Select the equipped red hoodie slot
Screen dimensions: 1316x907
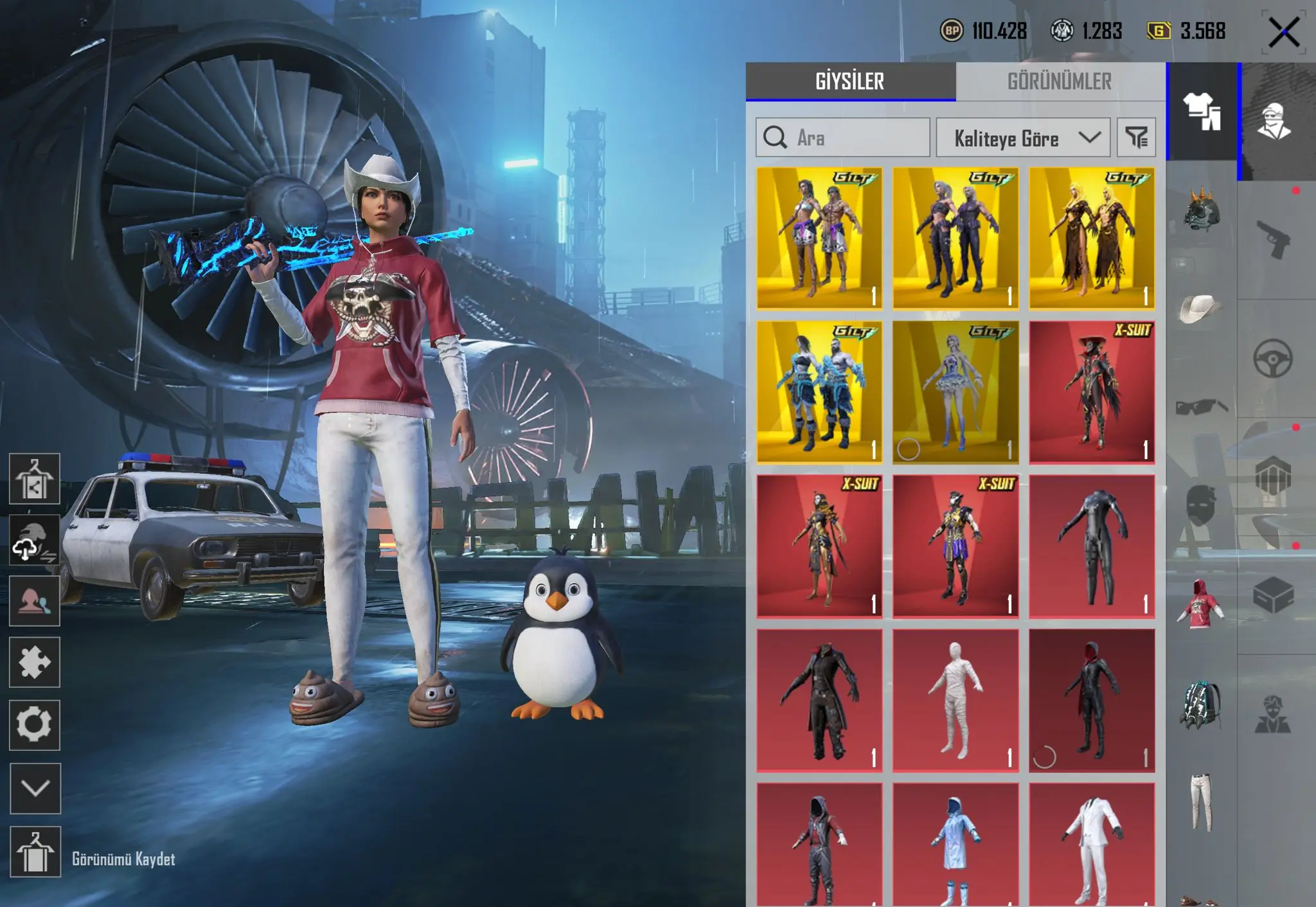pyautogui.click(x=1200, y=604)
